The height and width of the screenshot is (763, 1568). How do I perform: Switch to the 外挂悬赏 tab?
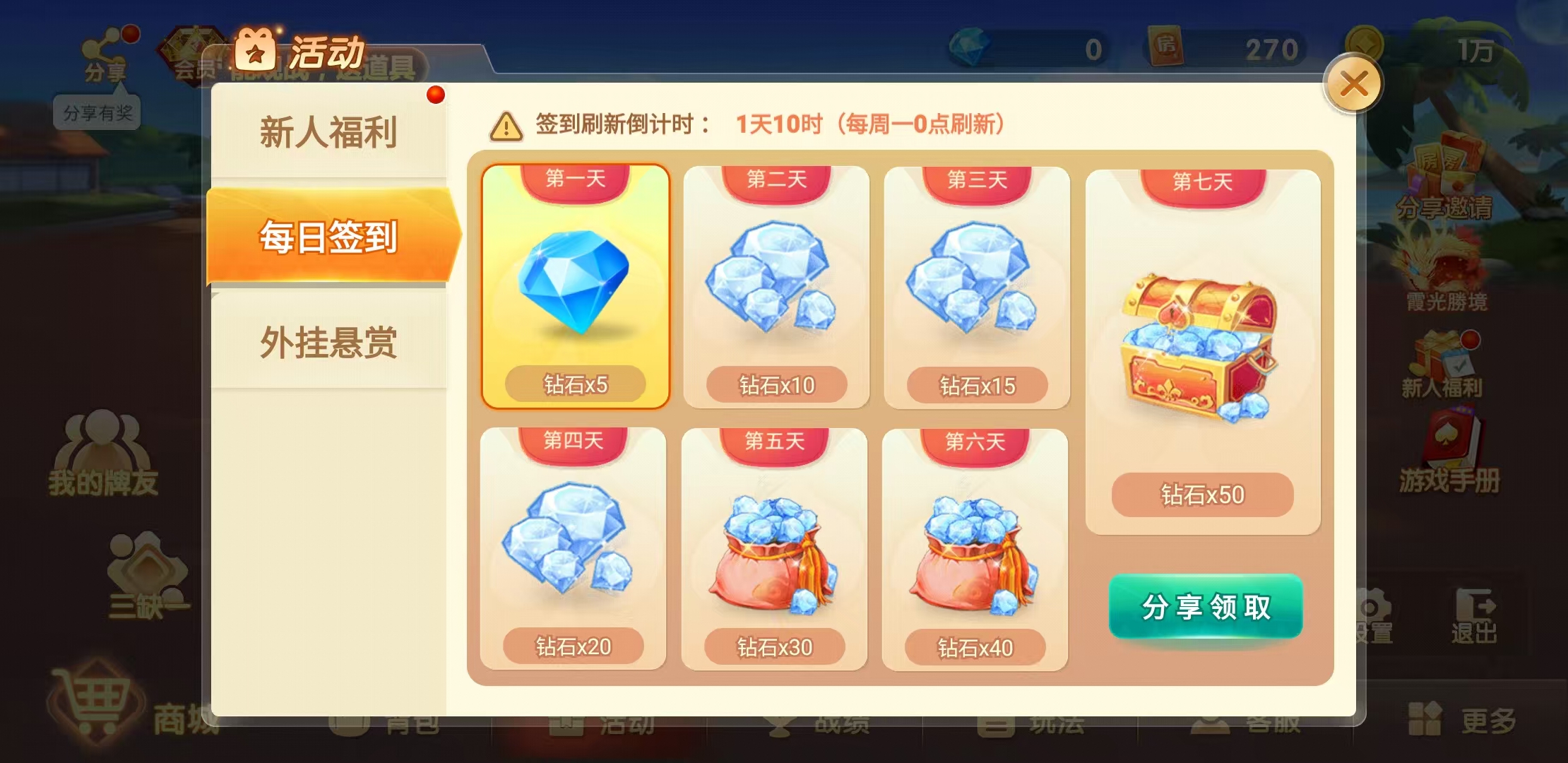(330, 341)
